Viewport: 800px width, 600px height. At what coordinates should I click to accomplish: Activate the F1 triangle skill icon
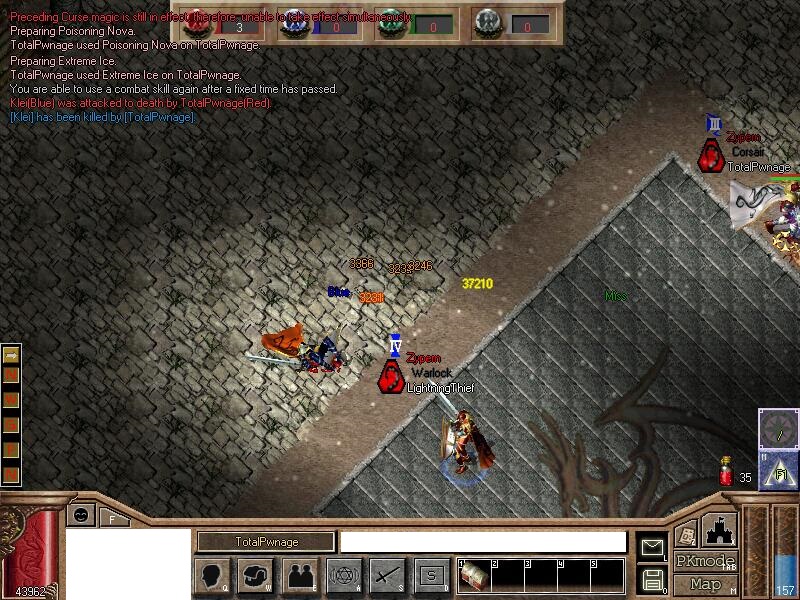[777, 471]
